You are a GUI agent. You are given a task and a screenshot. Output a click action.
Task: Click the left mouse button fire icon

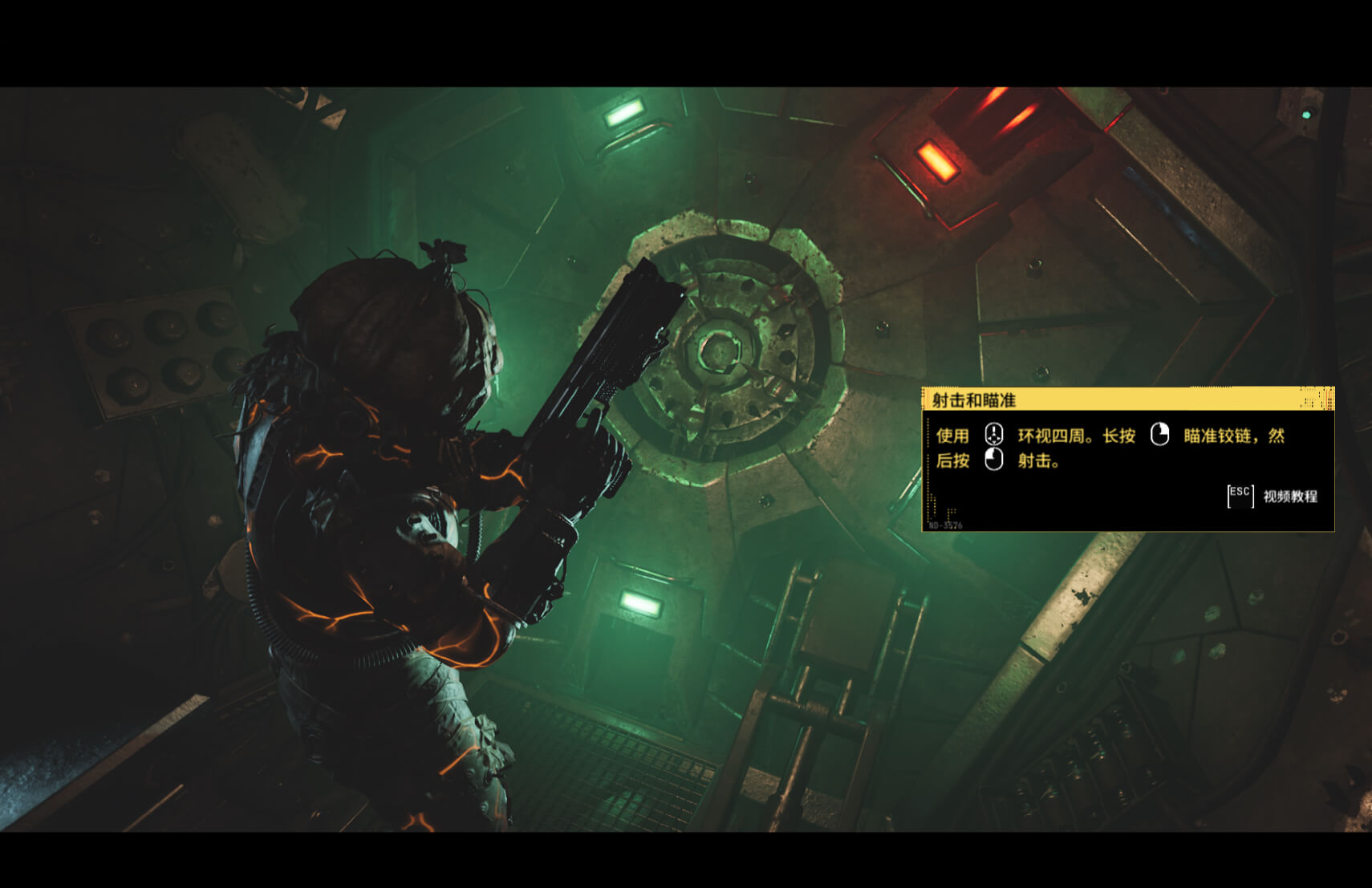point(993,460)
